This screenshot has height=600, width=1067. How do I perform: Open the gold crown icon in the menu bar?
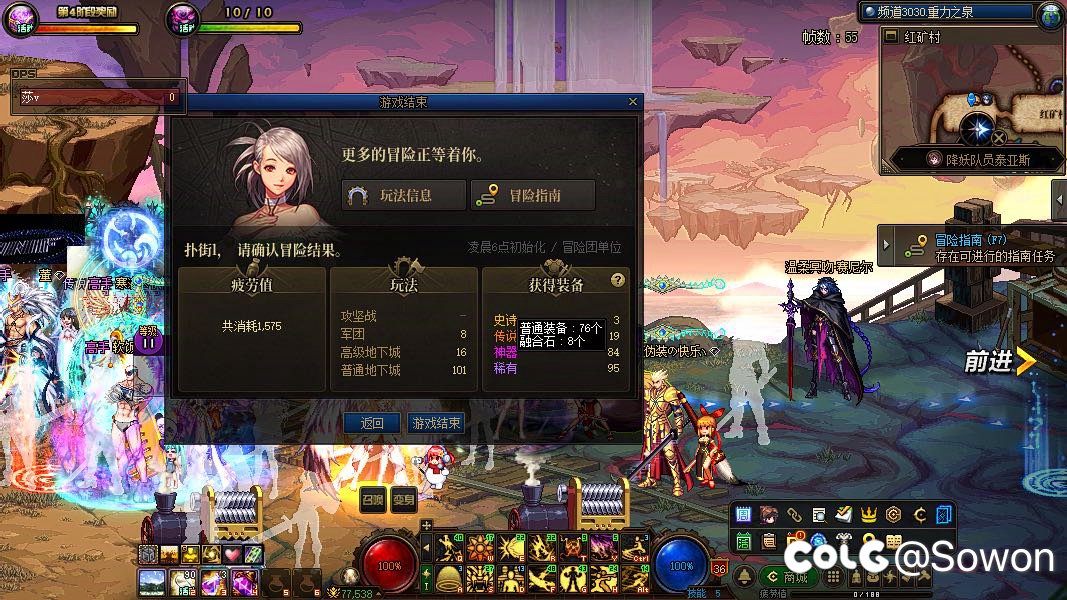pyautogui.click(x=869, y=515)
